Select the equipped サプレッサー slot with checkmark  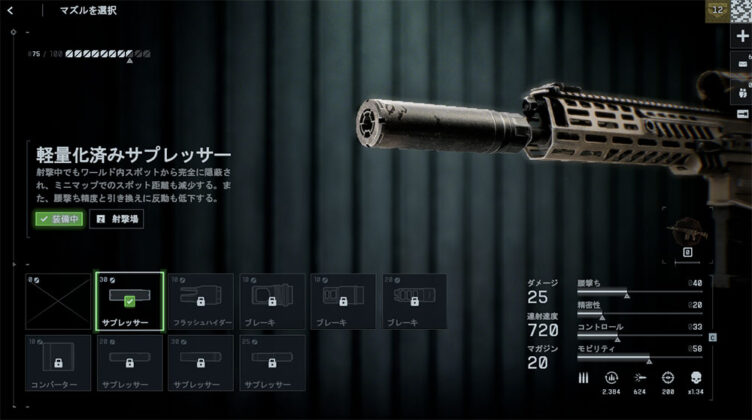click(129, 302)
